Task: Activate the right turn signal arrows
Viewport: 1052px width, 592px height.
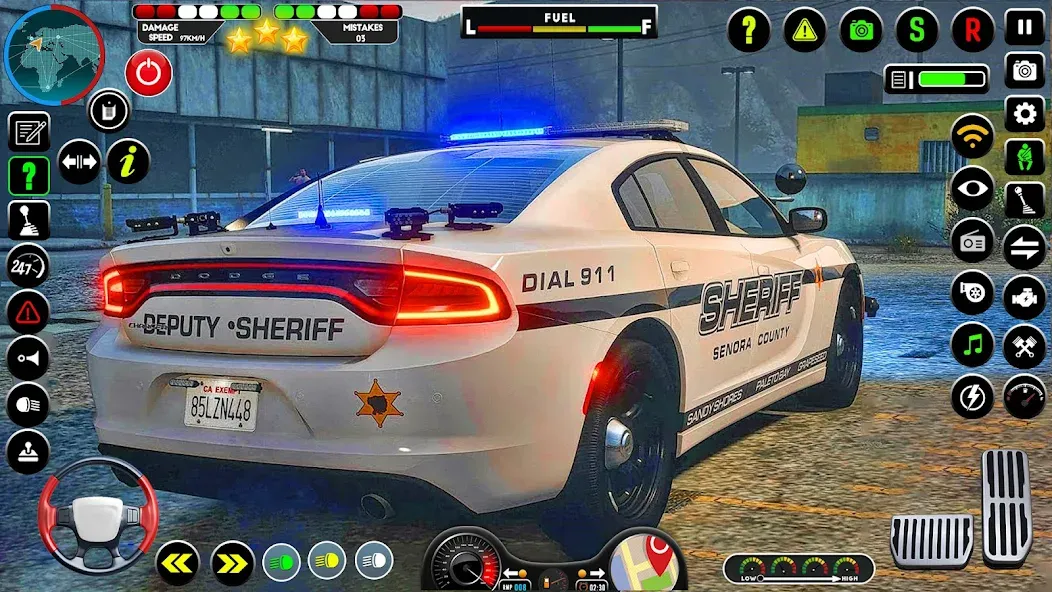Action: point(232,563)
